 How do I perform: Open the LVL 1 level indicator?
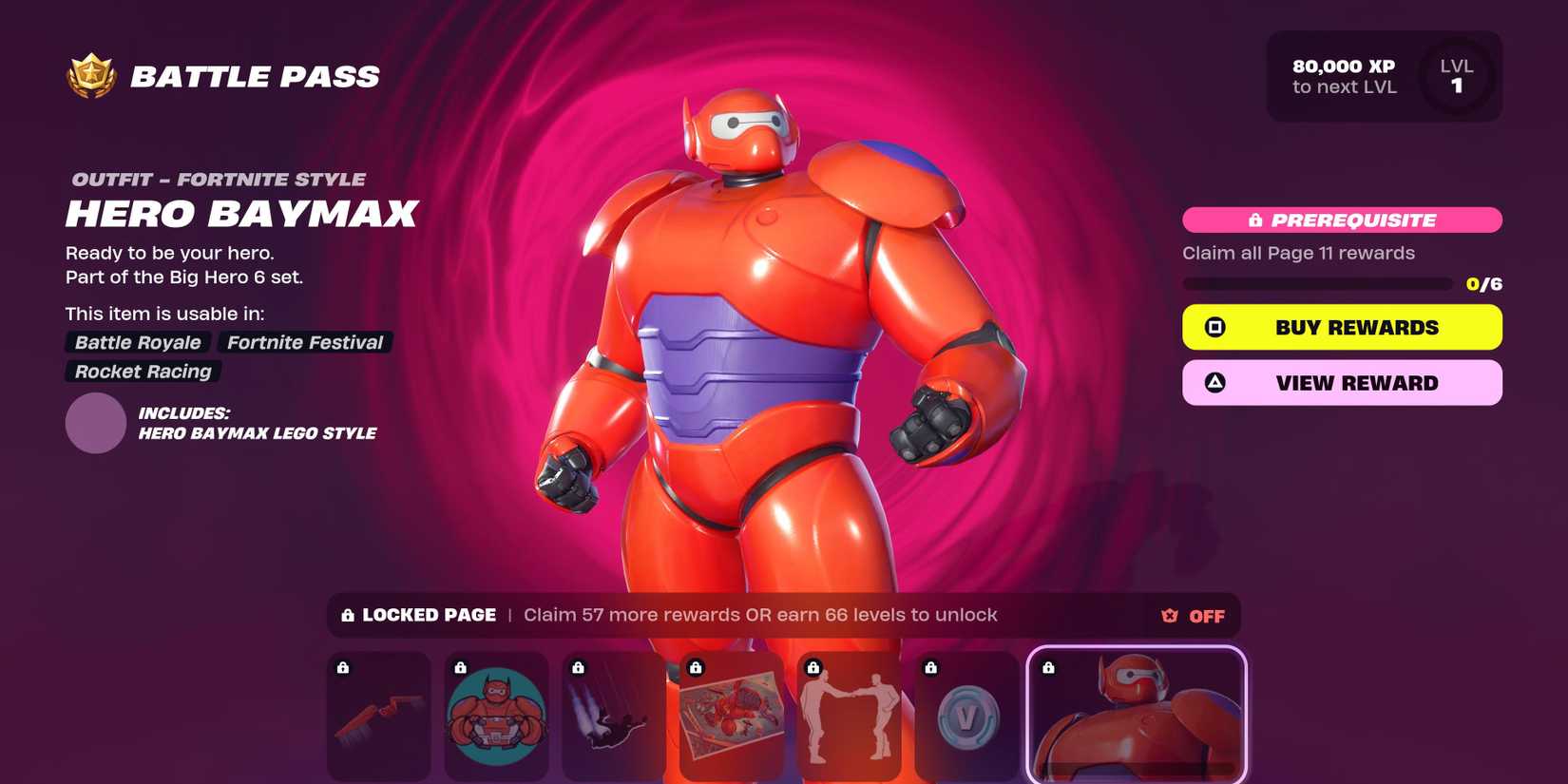(x=1456, y=76)
